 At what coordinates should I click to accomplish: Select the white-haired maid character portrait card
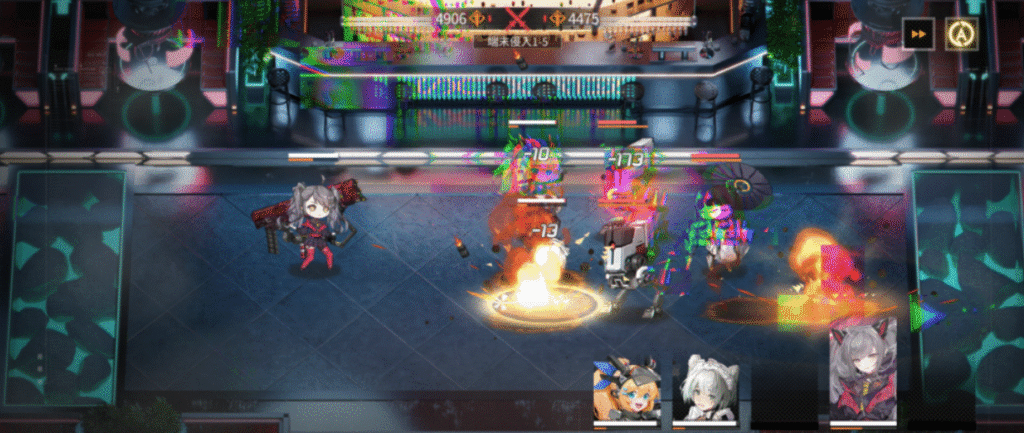[704, 390]
